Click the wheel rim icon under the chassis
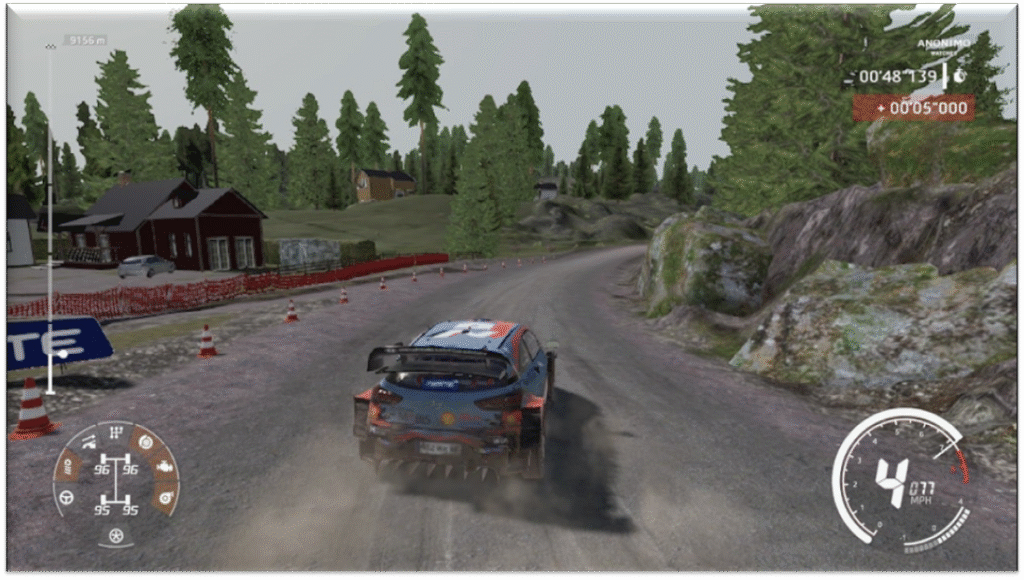 pos(115,534)
